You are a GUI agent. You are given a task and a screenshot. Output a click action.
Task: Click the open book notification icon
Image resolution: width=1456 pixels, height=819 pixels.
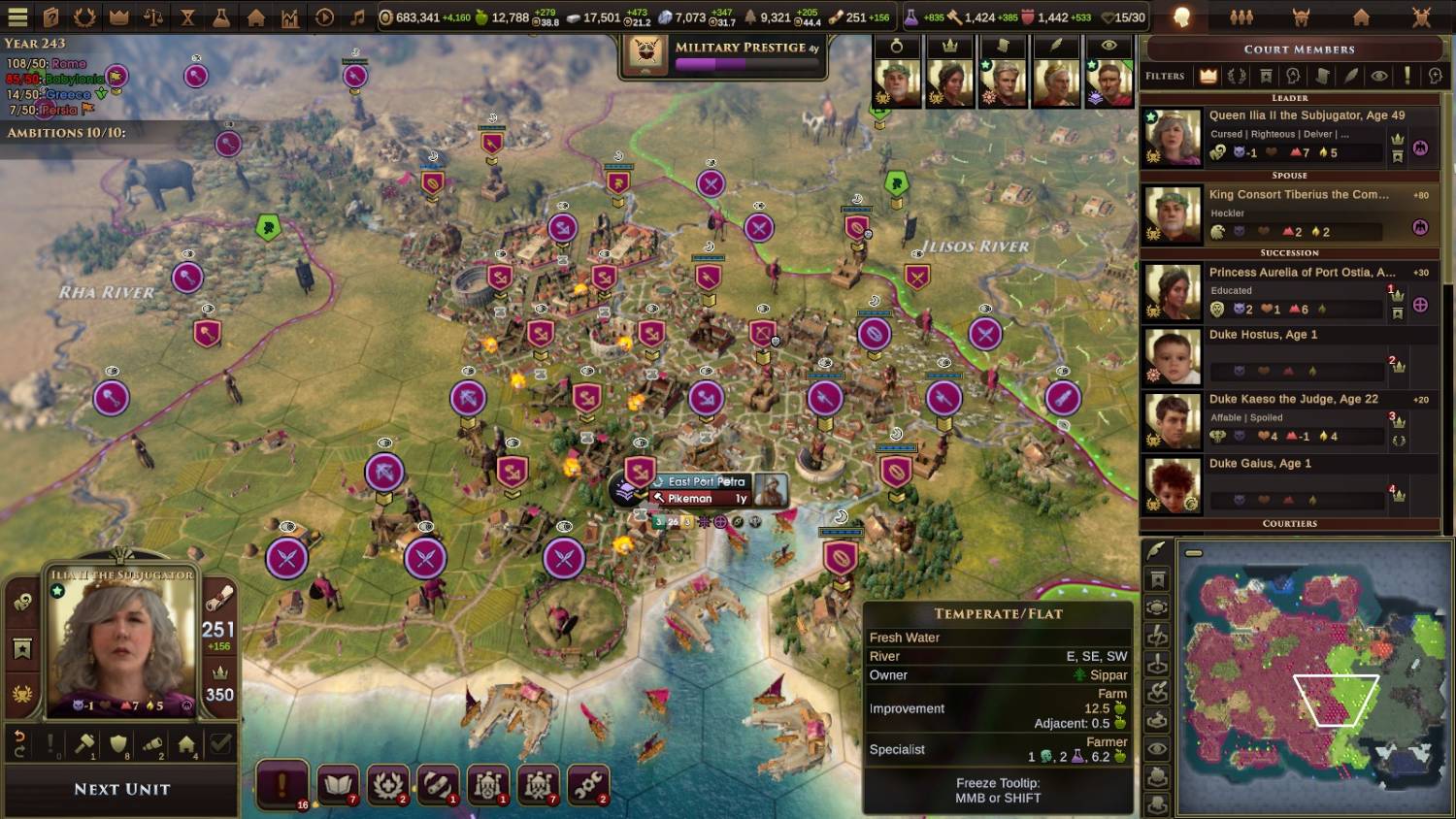coord(337,784)
